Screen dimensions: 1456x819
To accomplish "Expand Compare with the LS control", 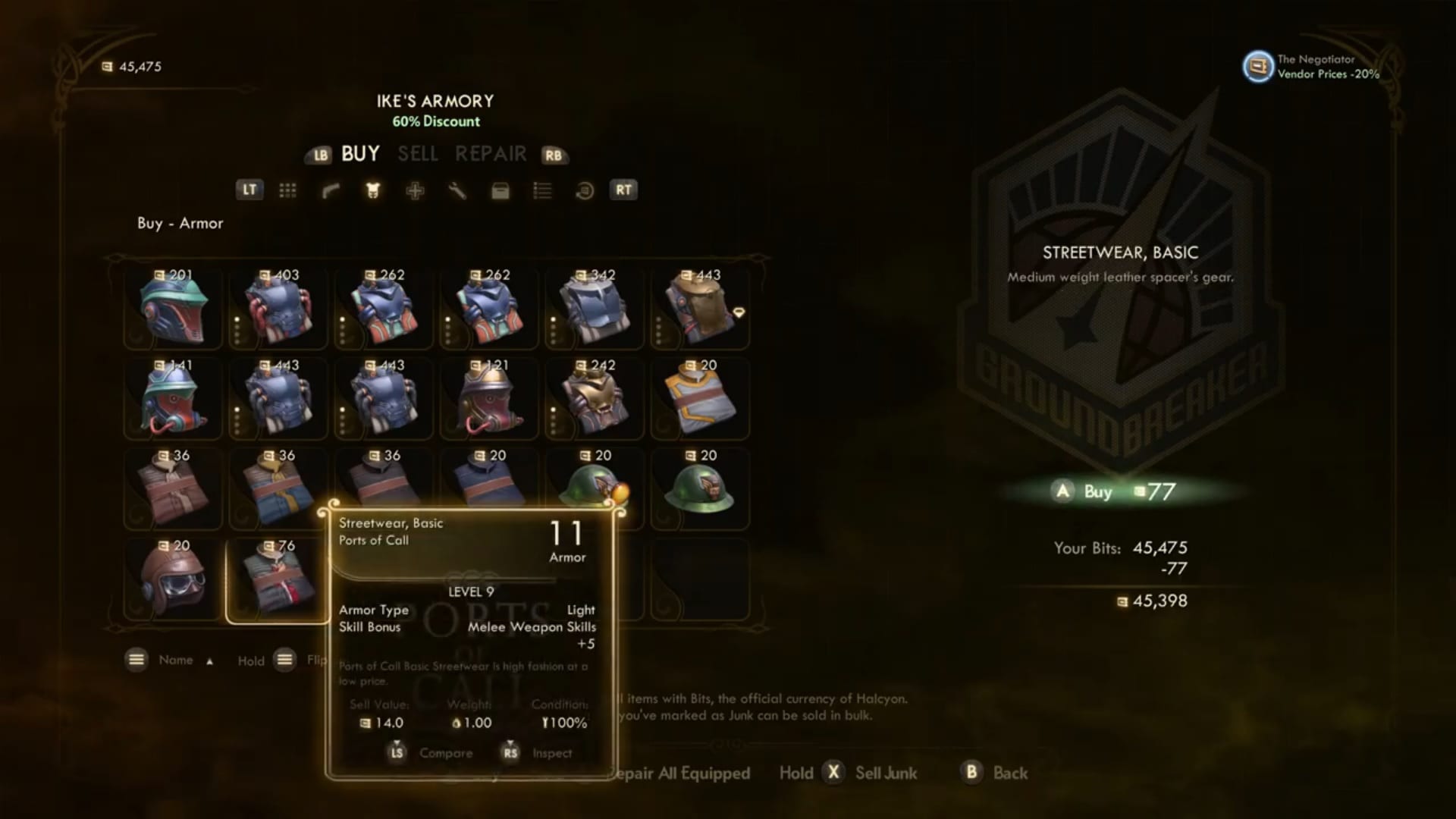I will [397, 753].
